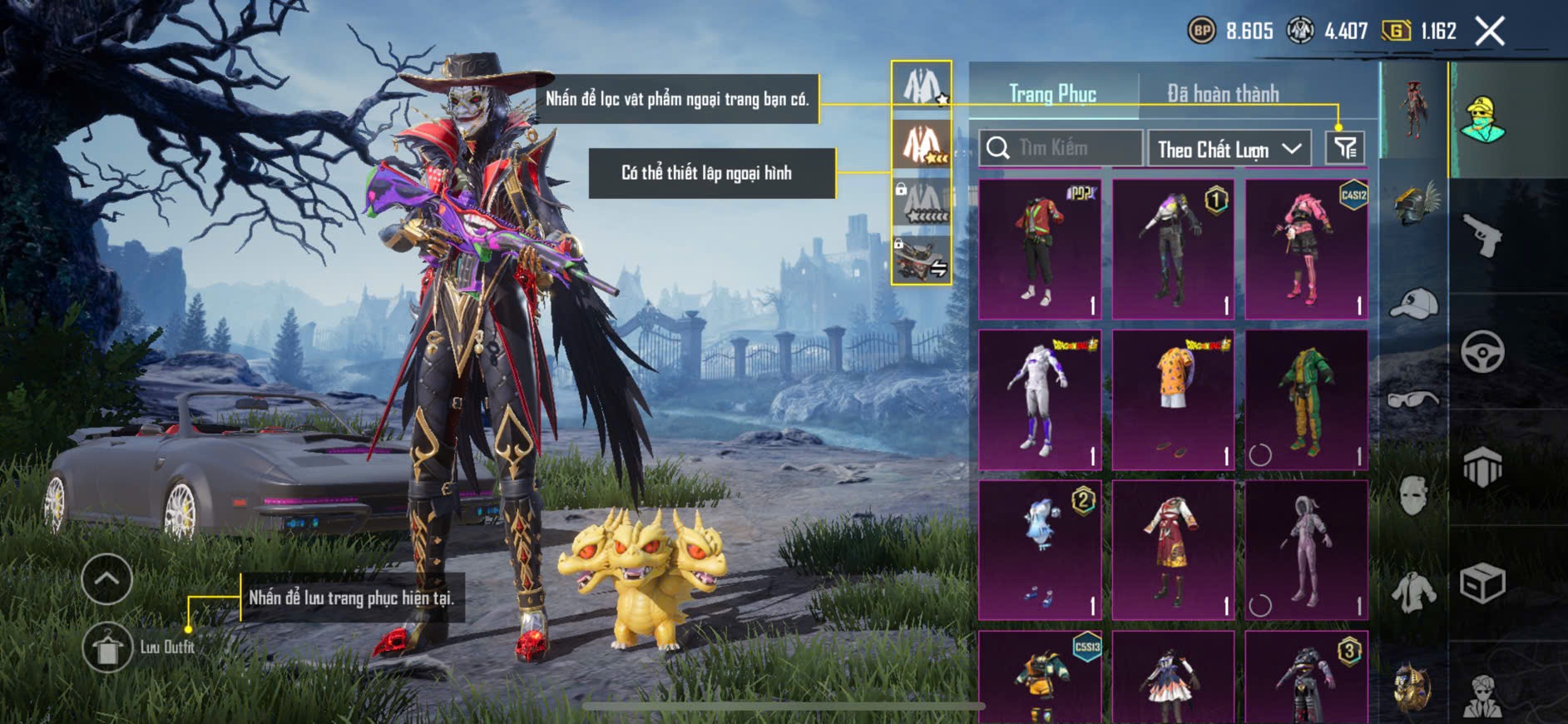
Task: Open the Theo Chất Lượng sort dropdown
Action: click(1229, 149)
